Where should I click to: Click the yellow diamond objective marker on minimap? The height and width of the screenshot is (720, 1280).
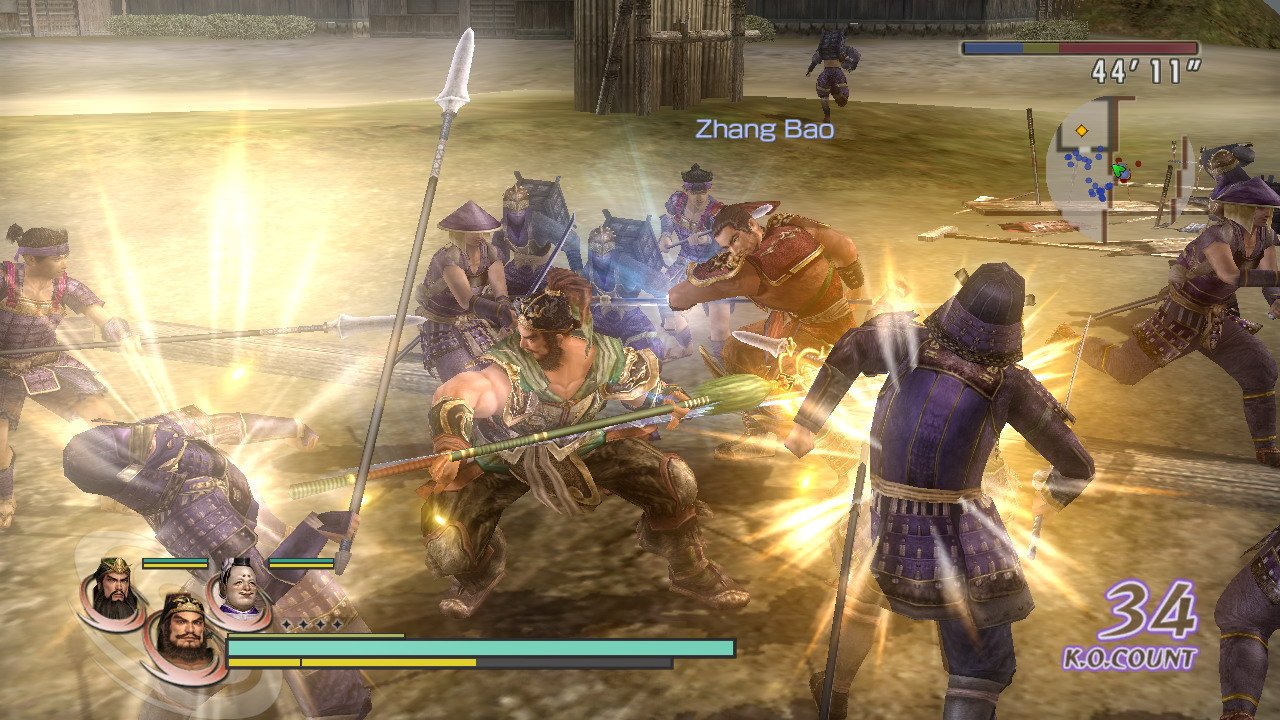[x=1081, y=130]
